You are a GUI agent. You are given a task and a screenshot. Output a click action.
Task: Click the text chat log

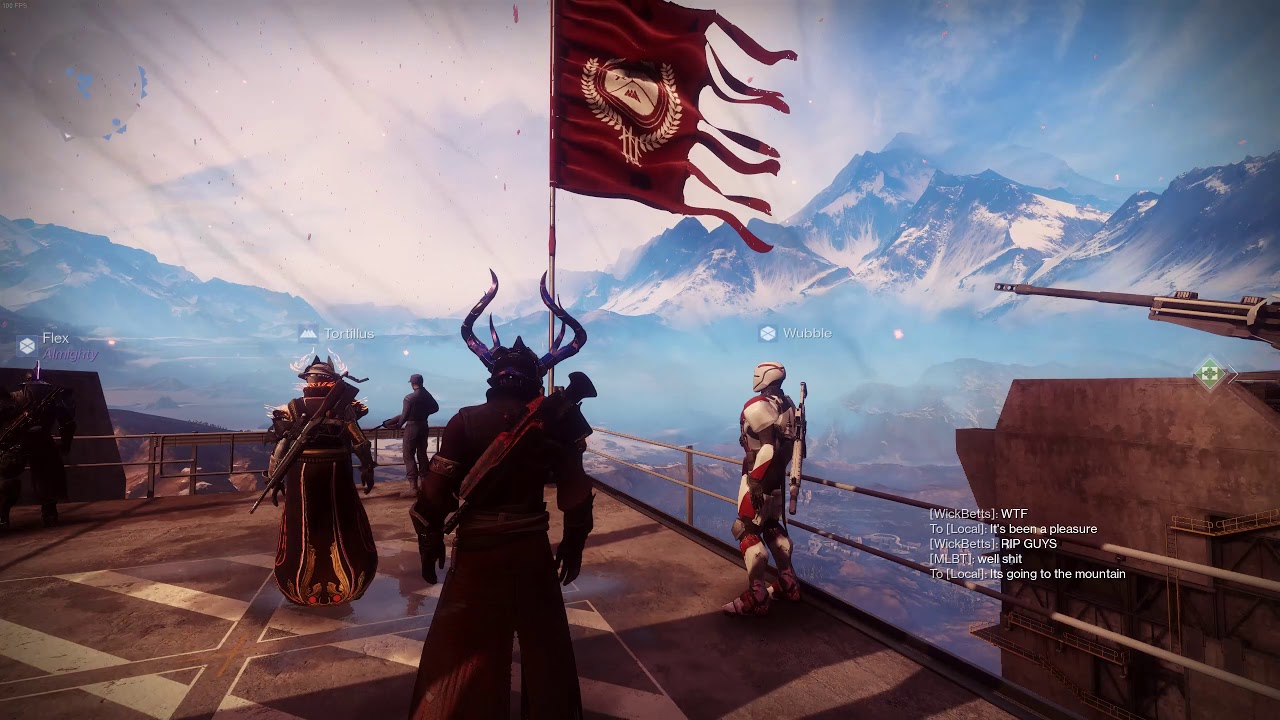[x=1027, y=544]
